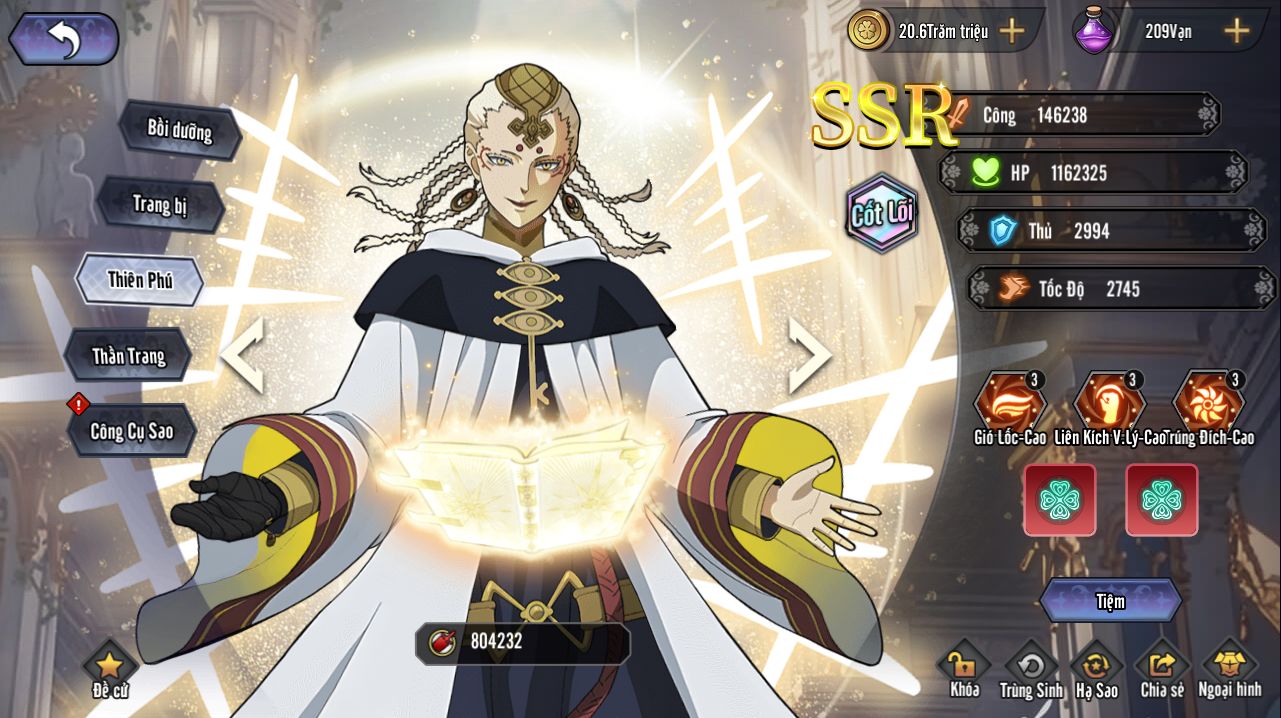
Task: Share the character via Chia sẻ
Action: (1162, 668)
